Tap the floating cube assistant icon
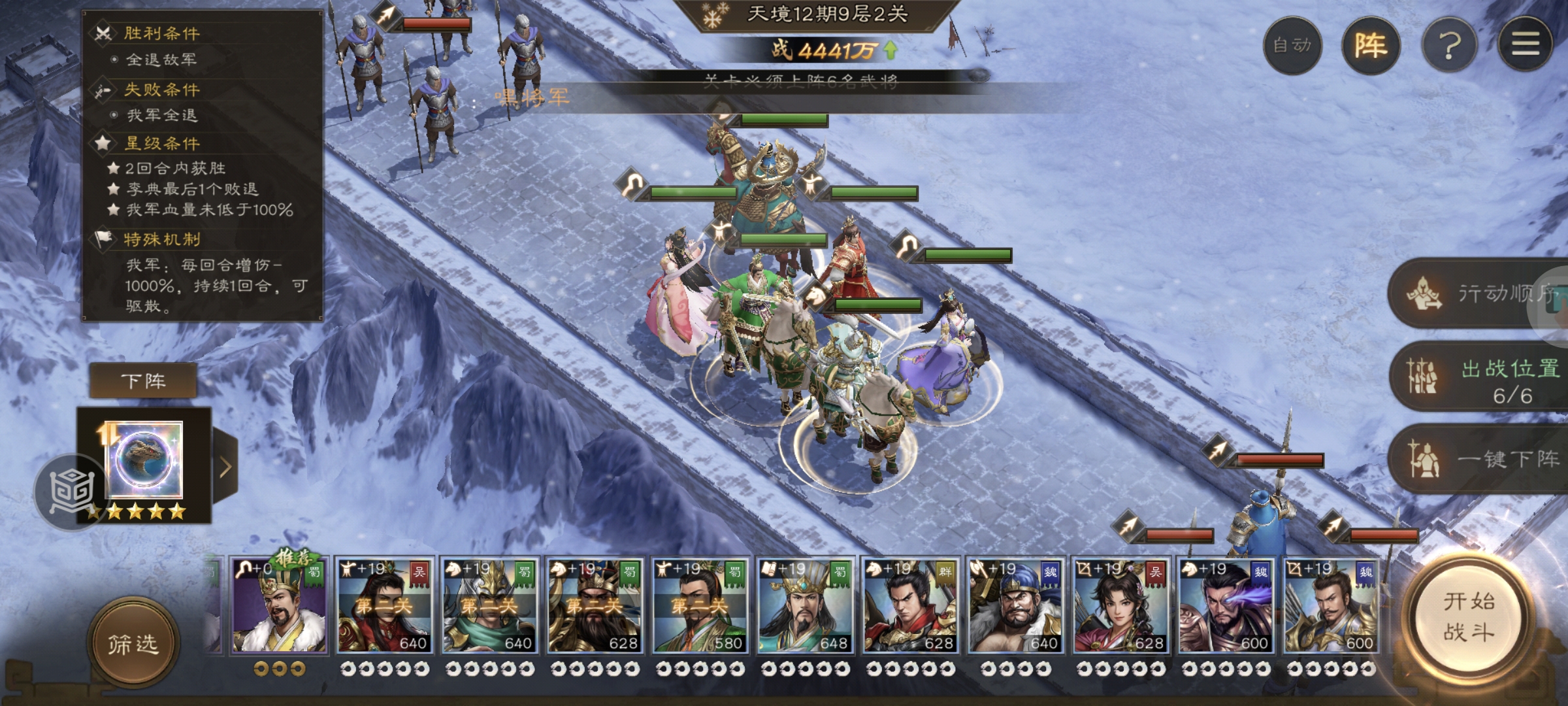The height and width of the screenshot is (706, 1568). pyautogui.click(x=71, y=490)
